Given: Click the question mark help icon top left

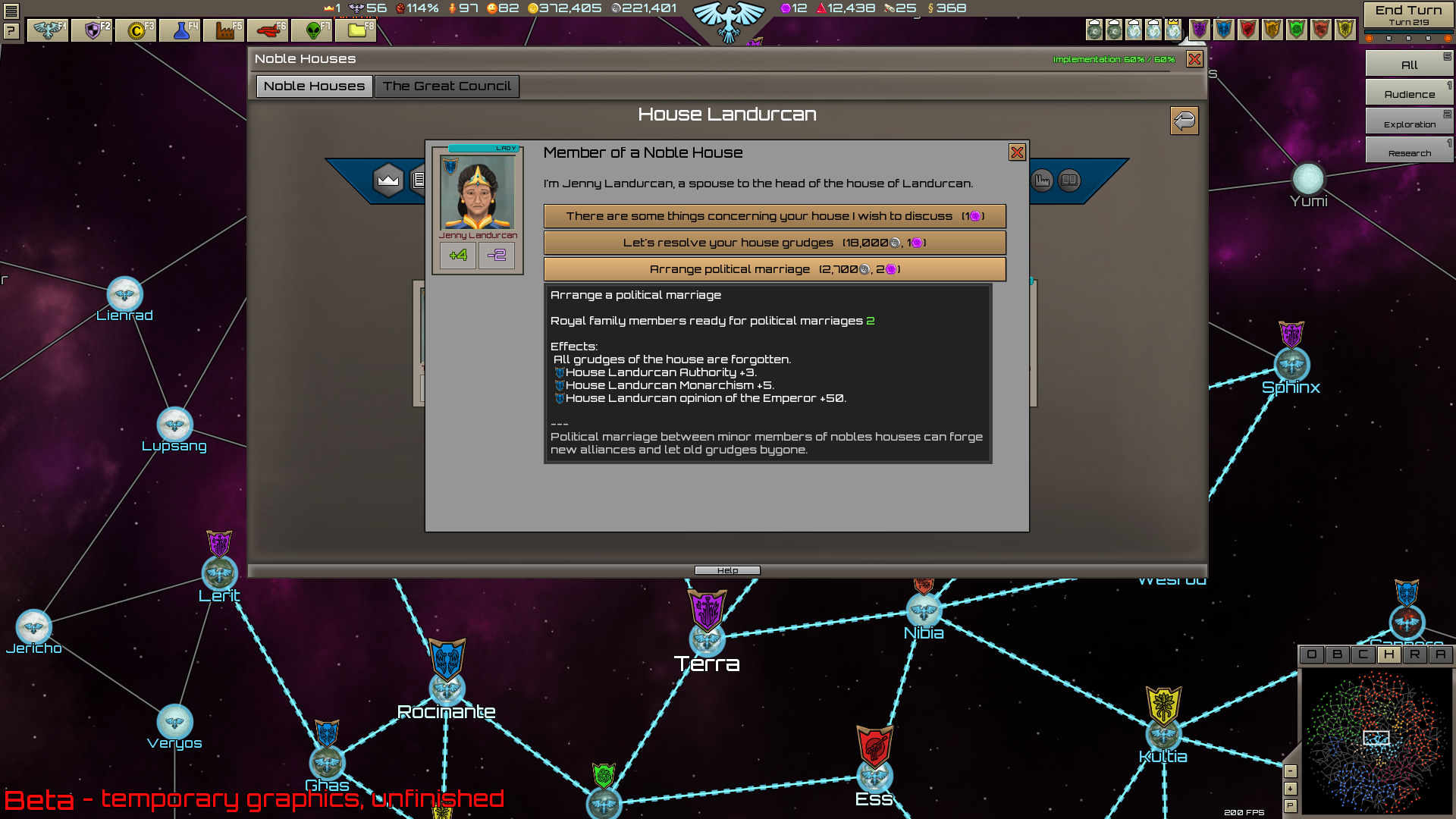Looking at the screenshot, I should [x=11, y=30].
